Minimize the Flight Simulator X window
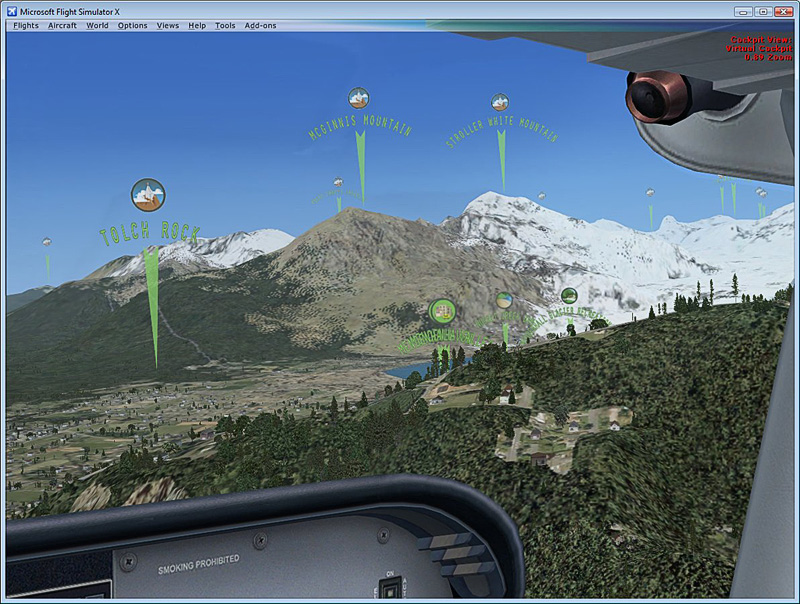Viewport: 800px width, 604px height. click(x=743, y=11)
